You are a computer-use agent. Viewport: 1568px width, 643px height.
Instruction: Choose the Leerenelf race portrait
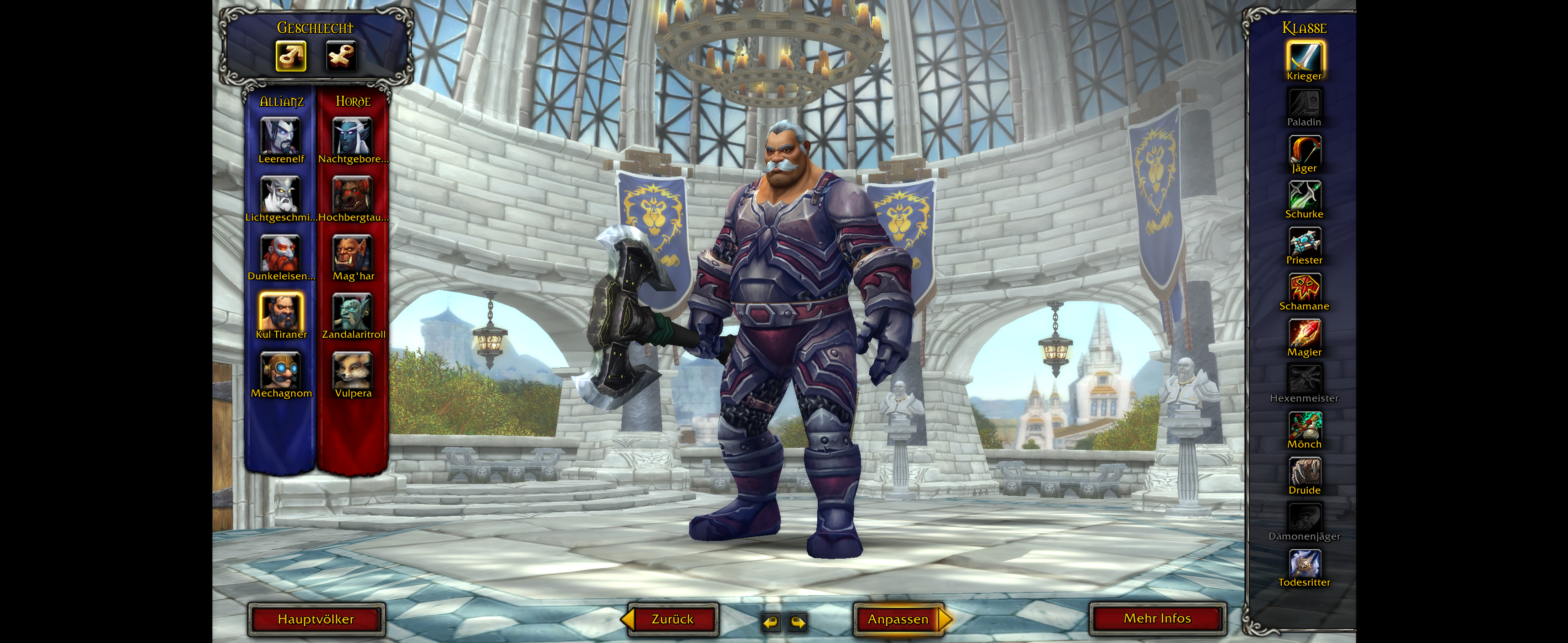coord(281,136)
